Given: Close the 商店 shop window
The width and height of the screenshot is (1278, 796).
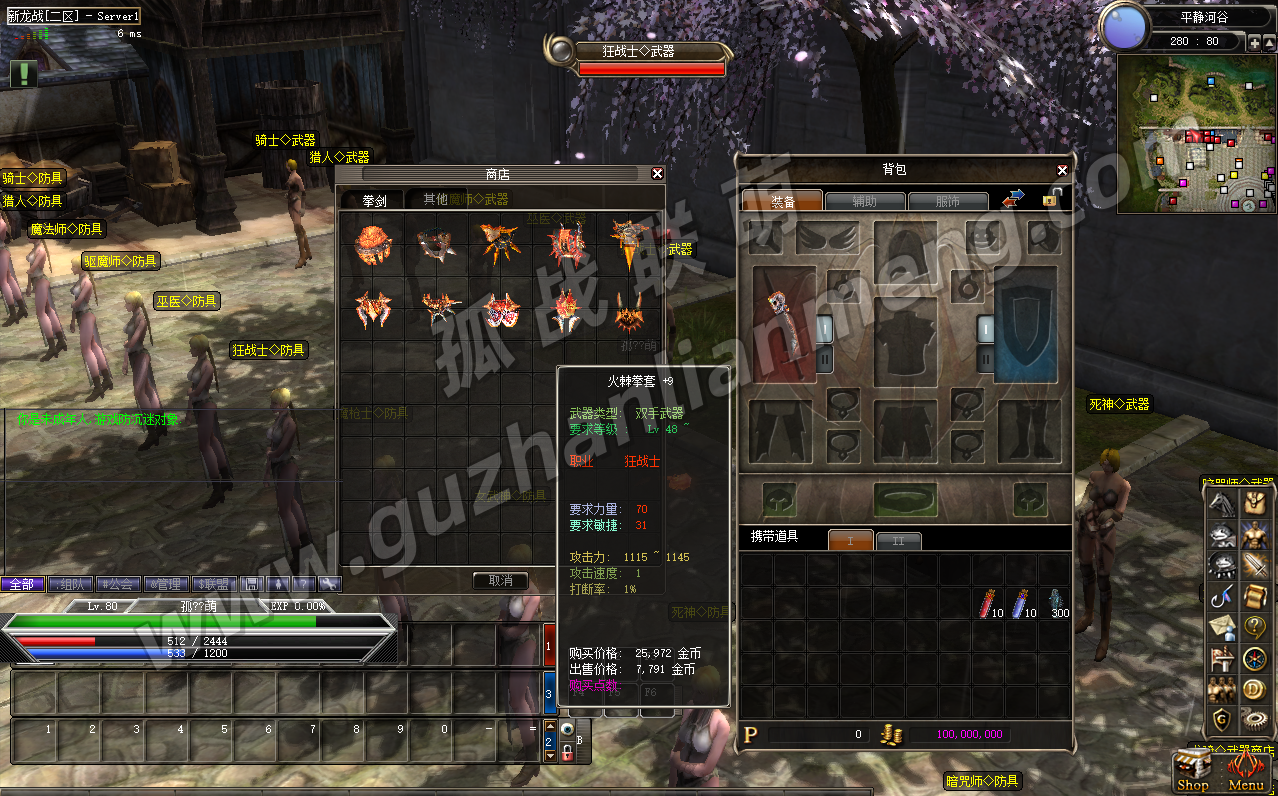Looking at the screenshot, I should (x=657, y=174).
